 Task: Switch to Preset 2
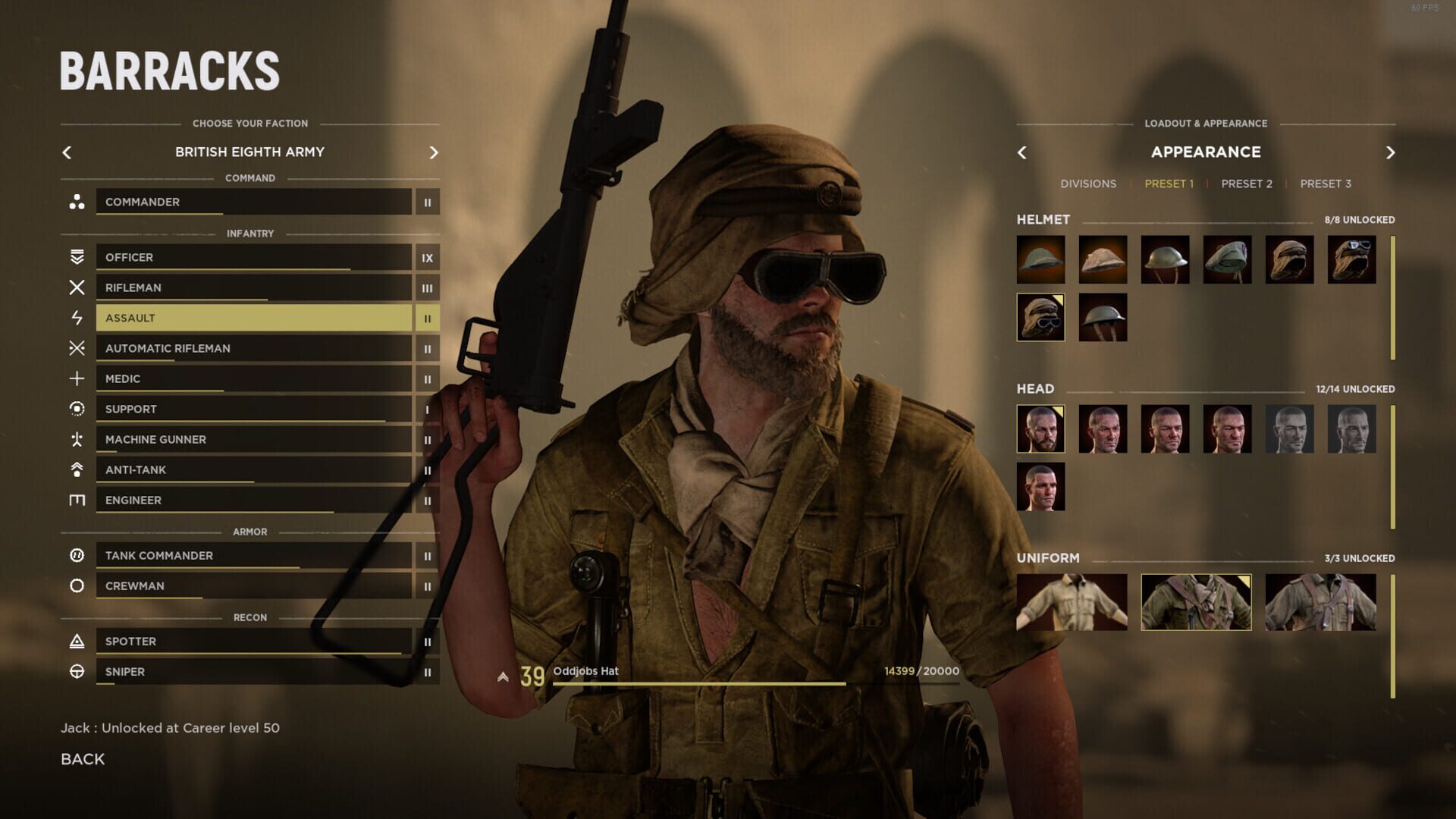1246,184
